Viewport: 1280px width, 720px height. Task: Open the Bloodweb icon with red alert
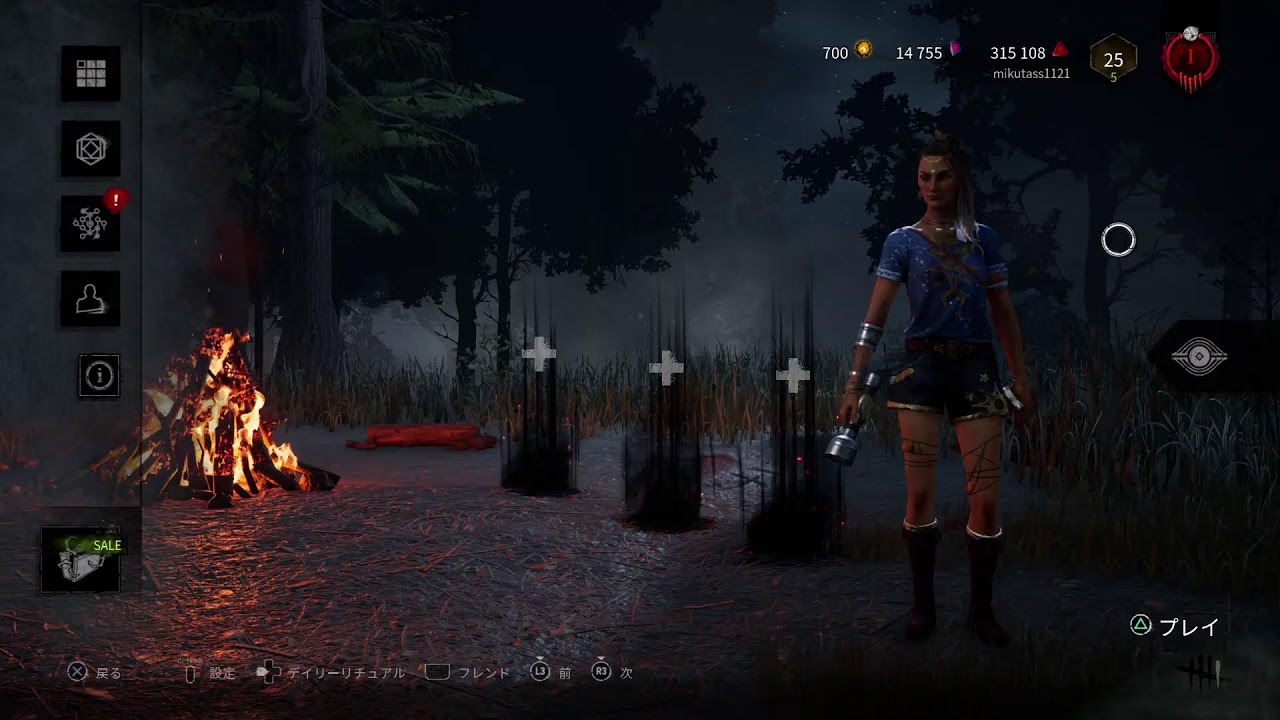click(91, 224)
